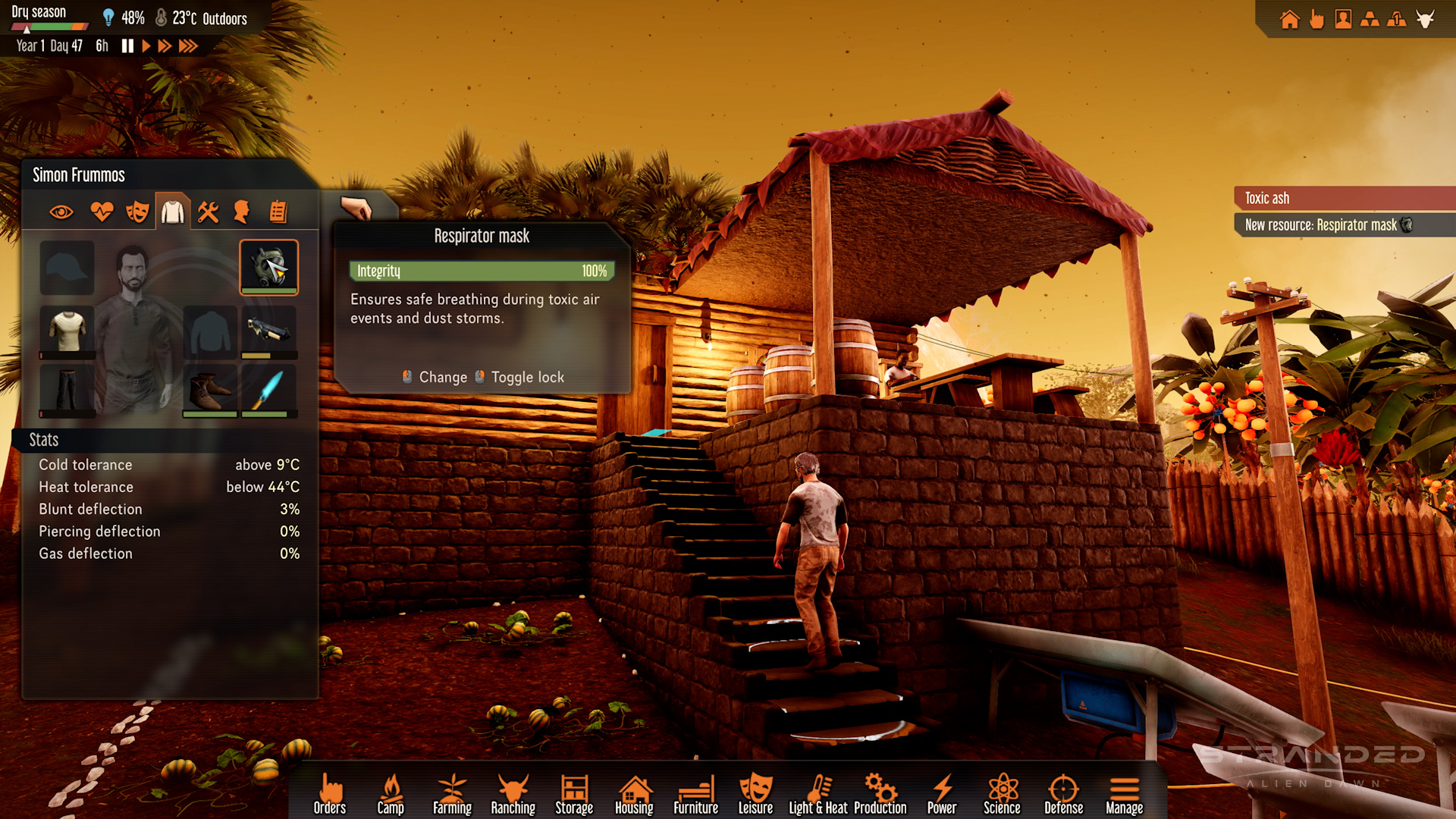View colonist portraits via the portrait icon

coord(1342,19)
